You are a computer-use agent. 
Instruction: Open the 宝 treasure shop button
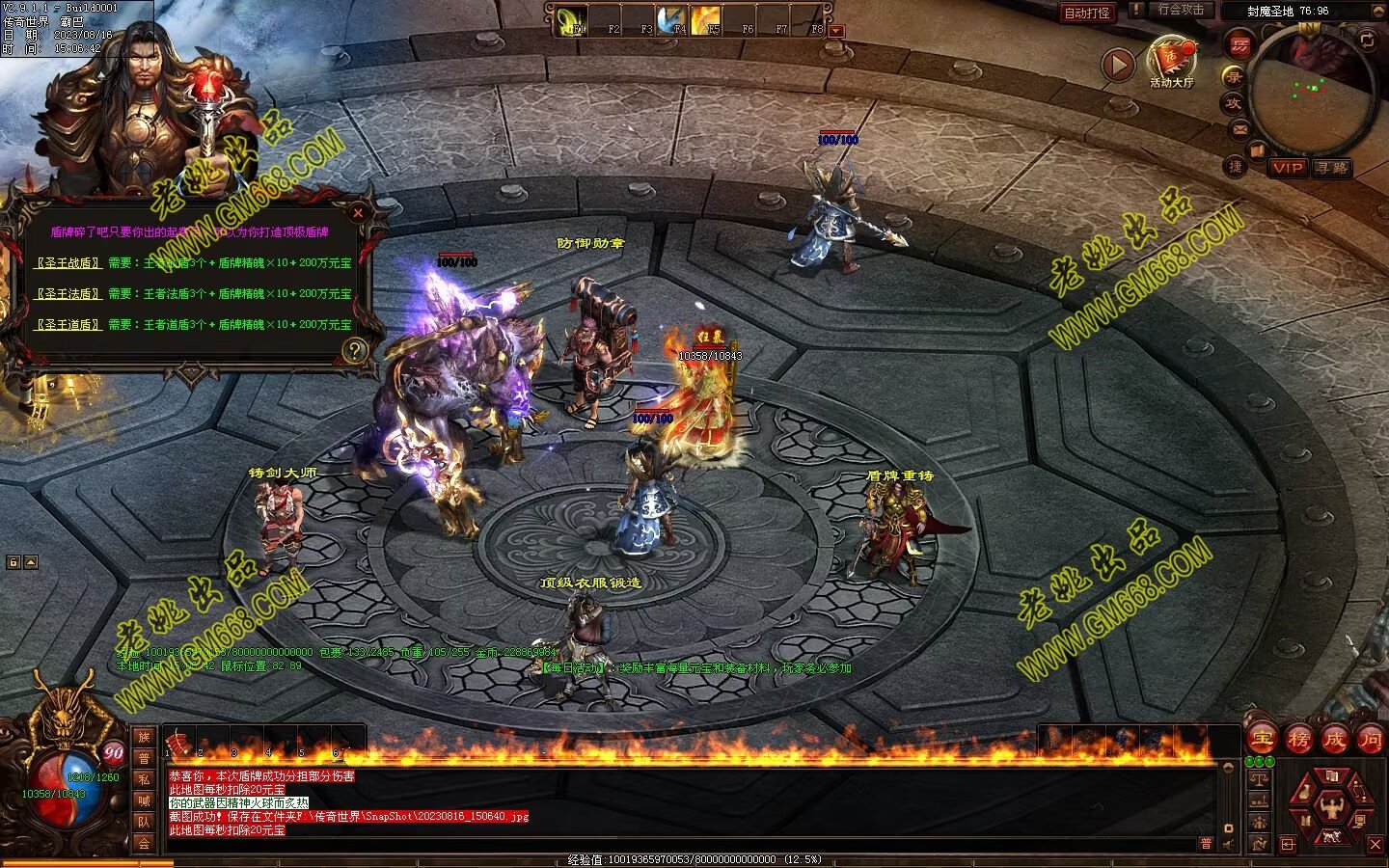[1262, 740]
